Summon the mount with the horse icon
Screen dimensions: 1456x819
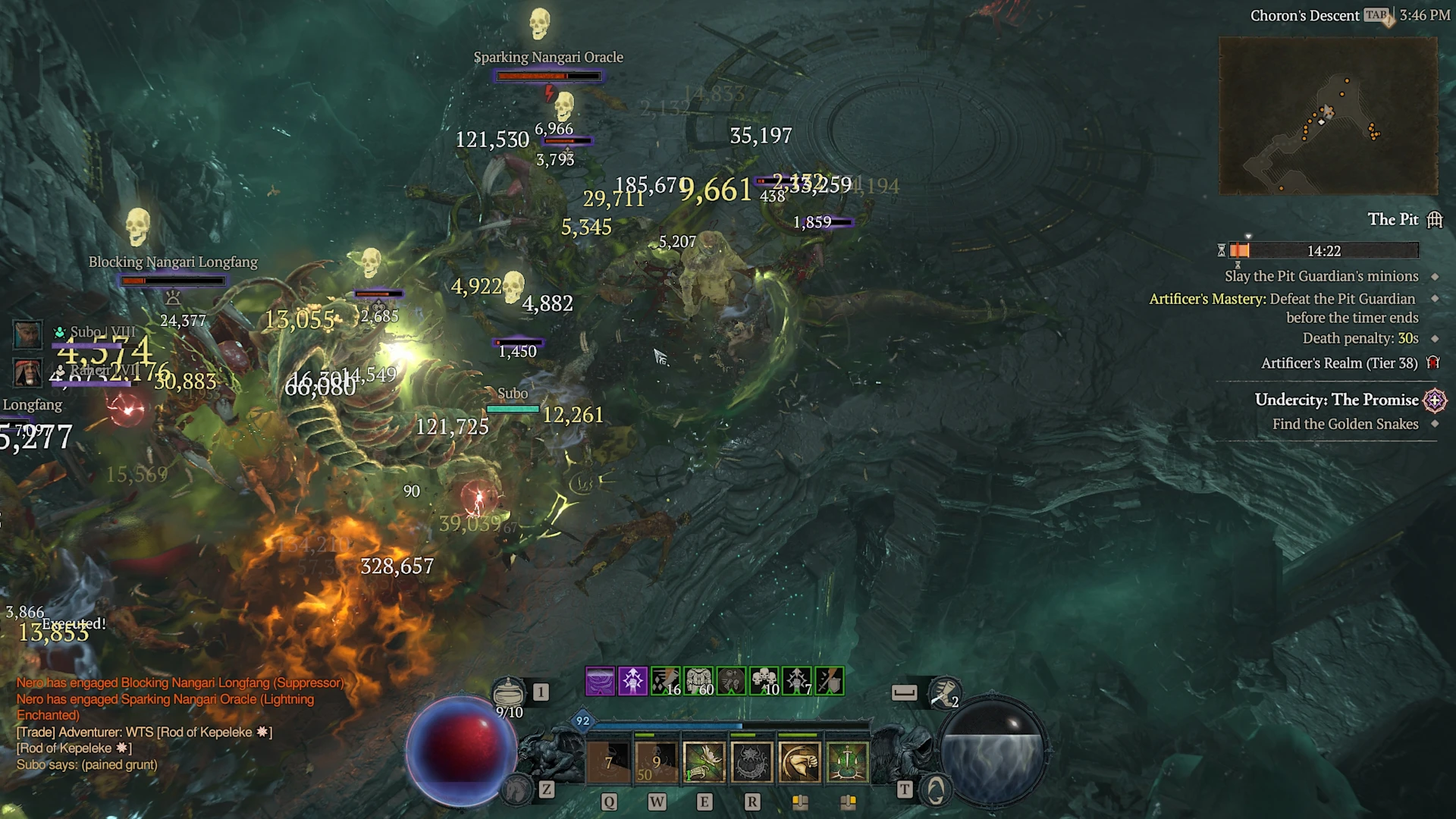[x=516, y=790]
